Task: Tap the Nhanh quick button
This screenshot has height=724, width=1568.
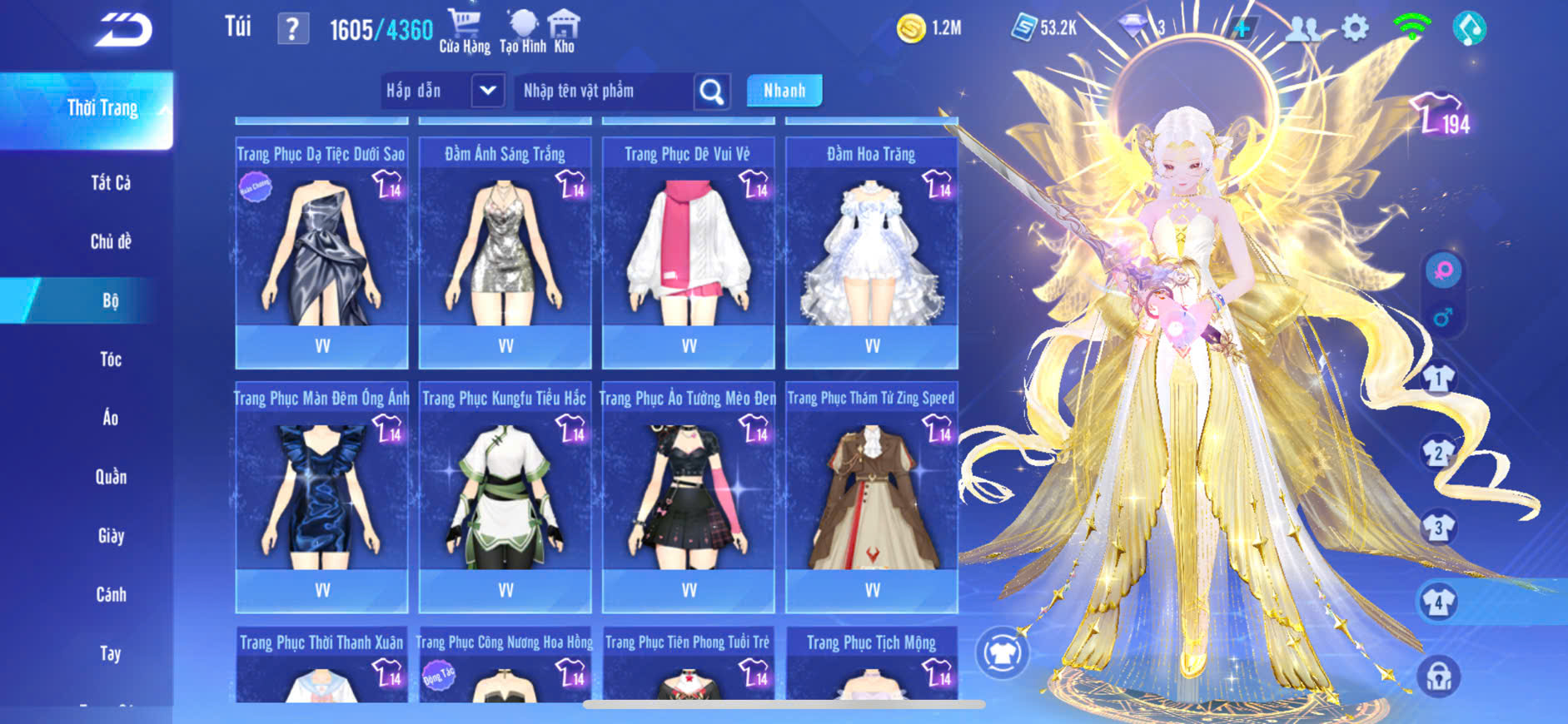Action: [x=784, y=91]
